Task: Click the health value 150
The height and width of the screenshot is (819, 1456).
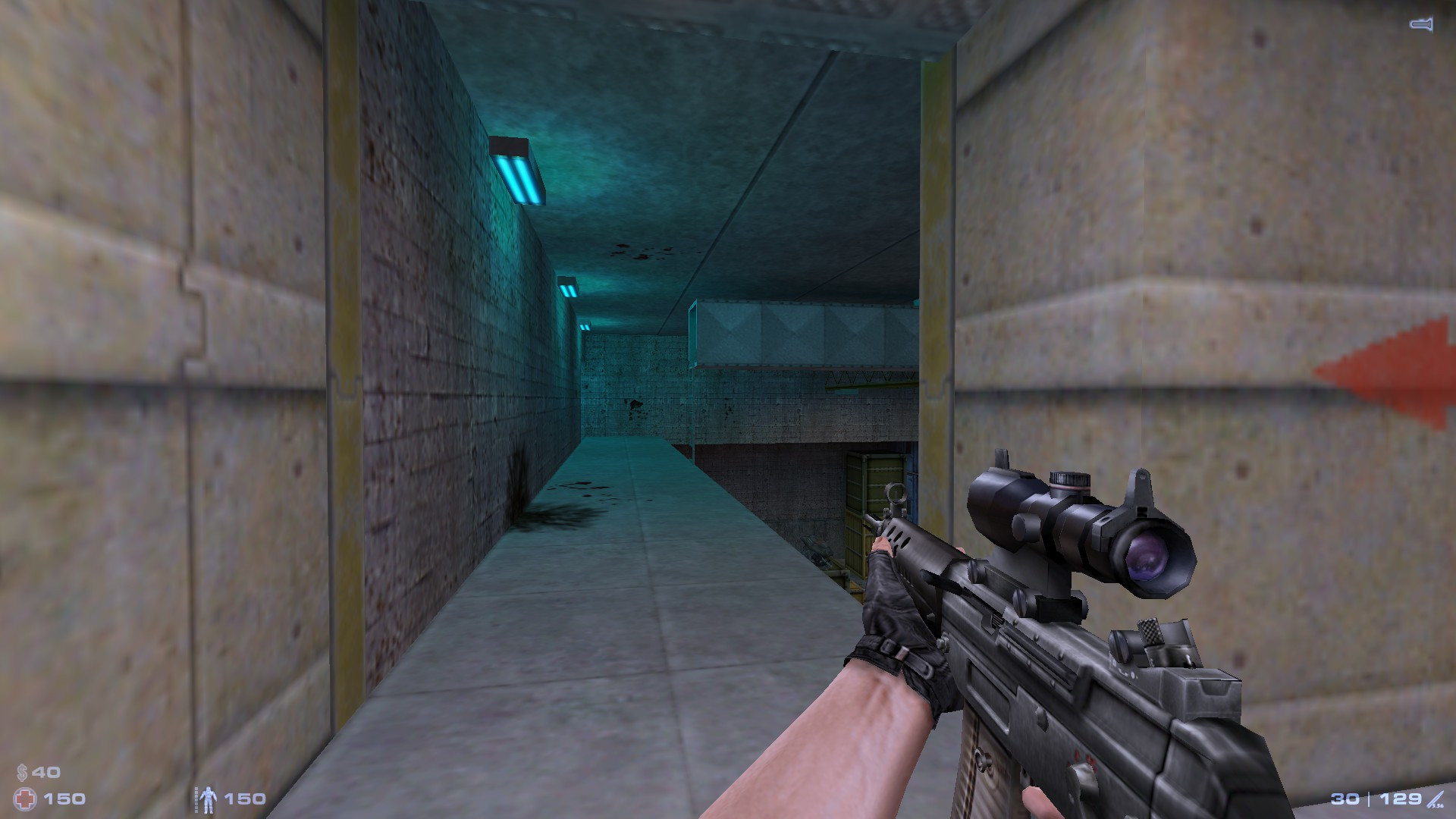Action: pyautogui.click(x=66, y=798)
